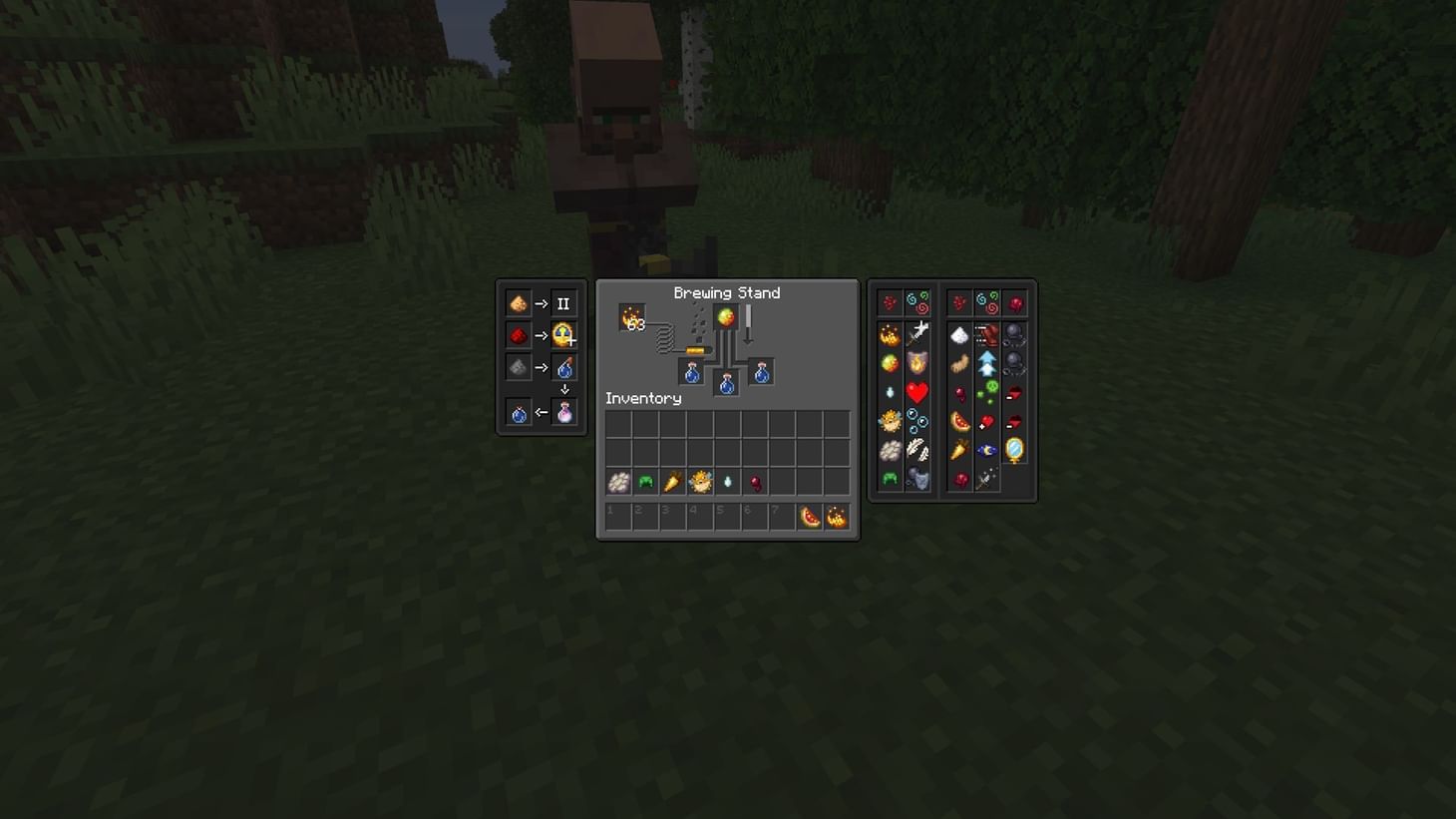Select the pufferfish in the inventory
The width and height of the screenshot is (1456, 819).
699,482
